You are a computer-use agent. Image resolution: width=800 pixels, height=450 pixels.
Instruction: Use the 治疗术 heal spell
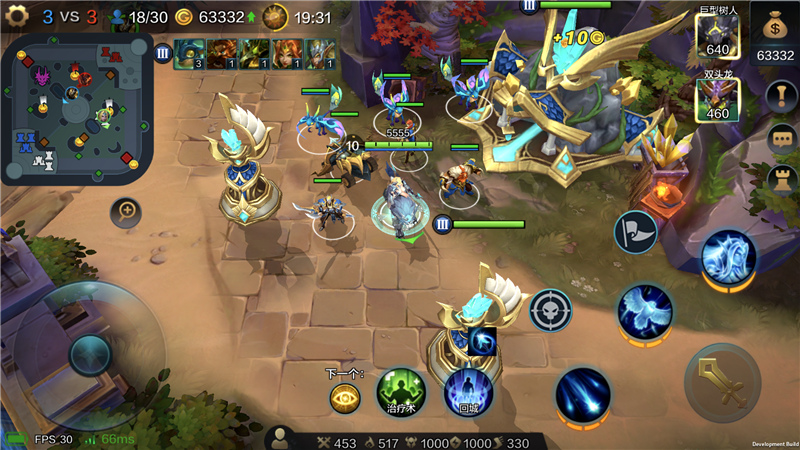(401, 392)
